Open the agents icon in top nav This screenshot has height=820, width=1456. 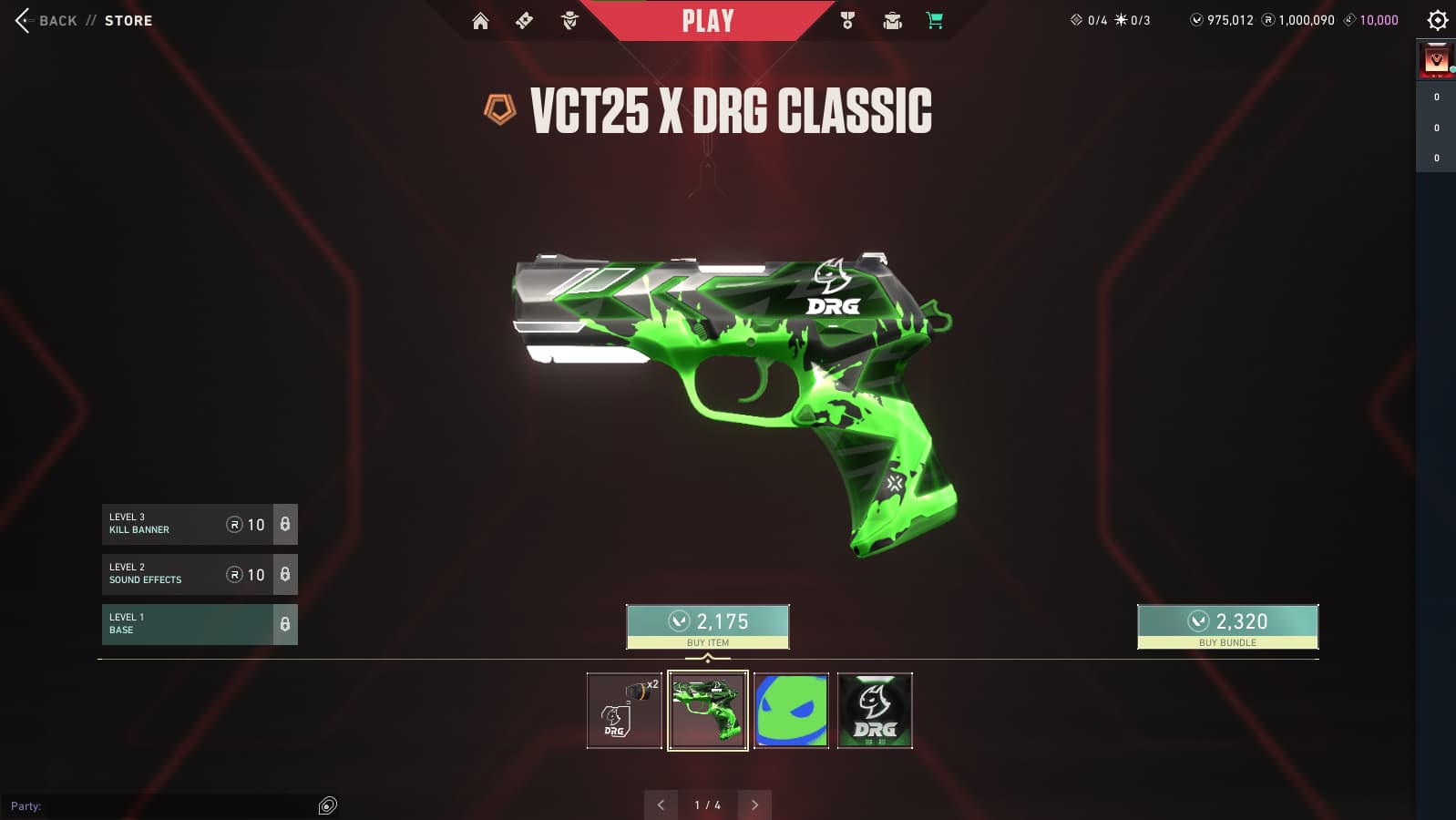click(x=569, y=21)
